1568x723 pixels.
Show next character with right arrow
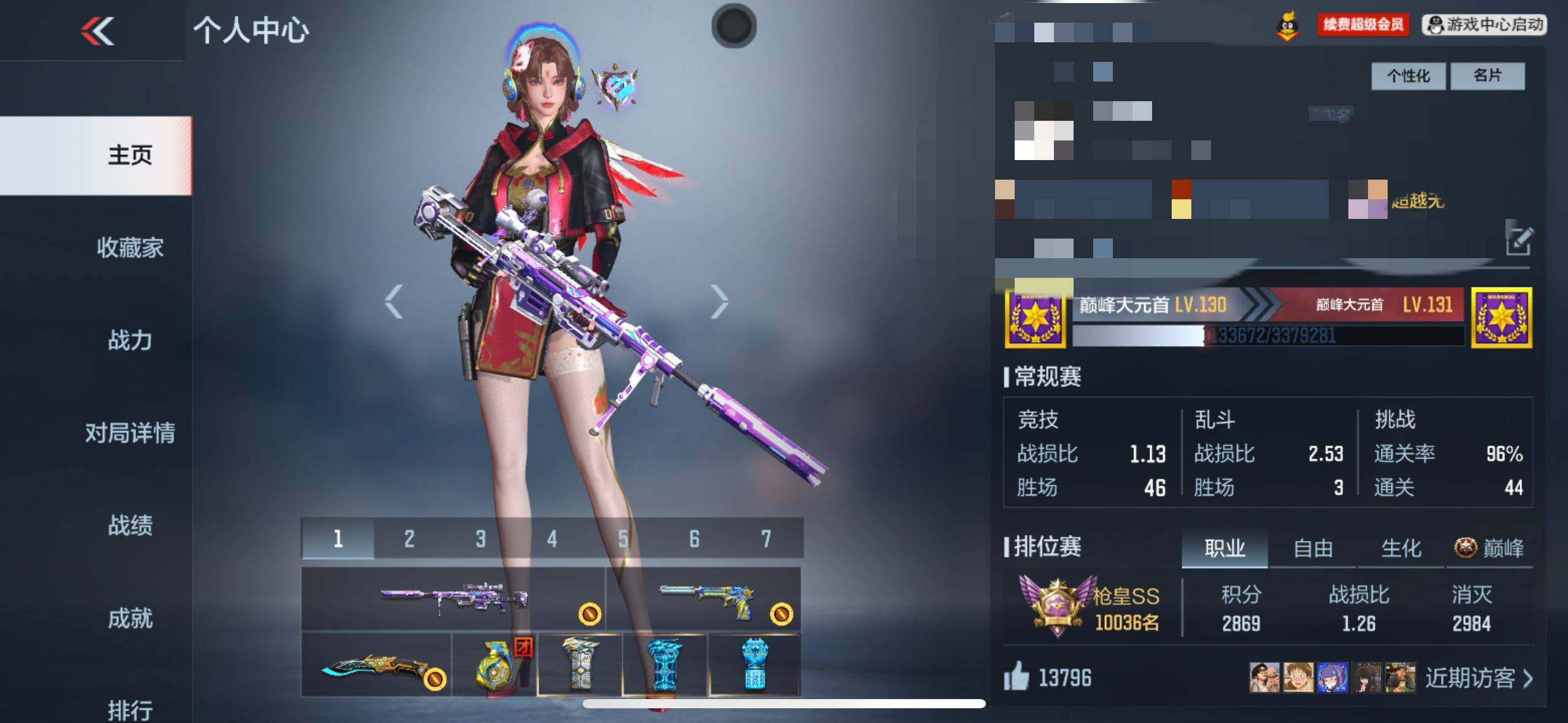(x=719, y=301)
